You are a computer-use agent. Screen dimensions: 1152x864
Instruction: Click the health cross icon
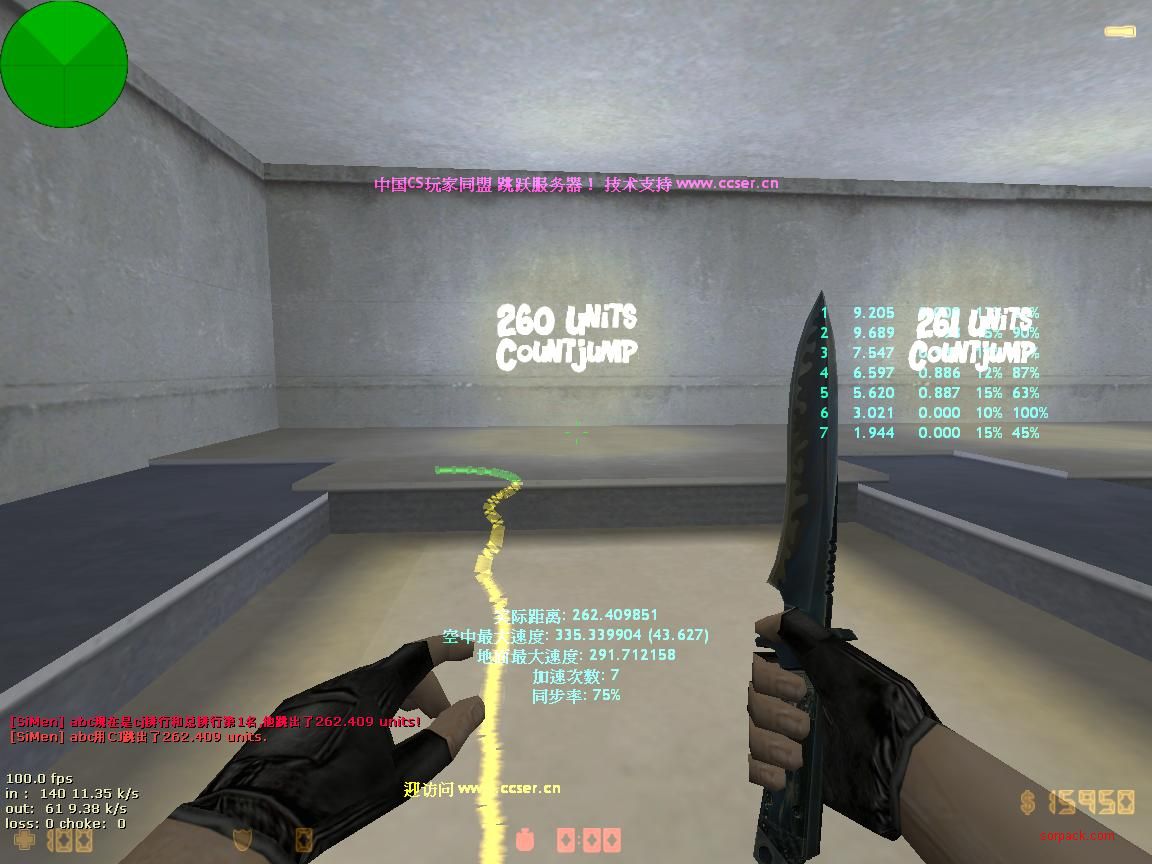pos(24,840)
